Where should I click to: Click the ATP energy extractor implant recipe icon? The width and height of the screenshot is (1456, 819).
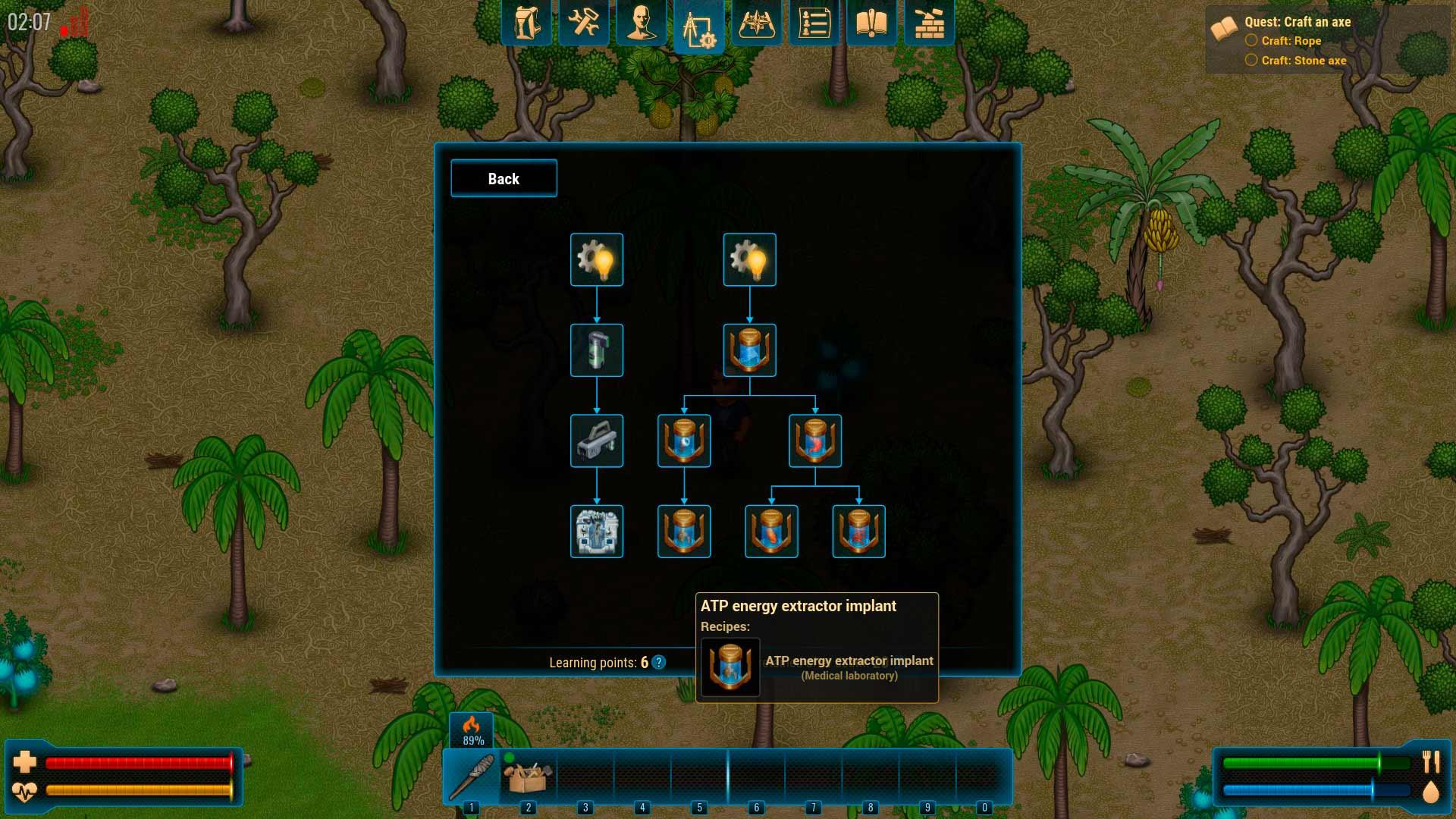(x=730, y=667)
